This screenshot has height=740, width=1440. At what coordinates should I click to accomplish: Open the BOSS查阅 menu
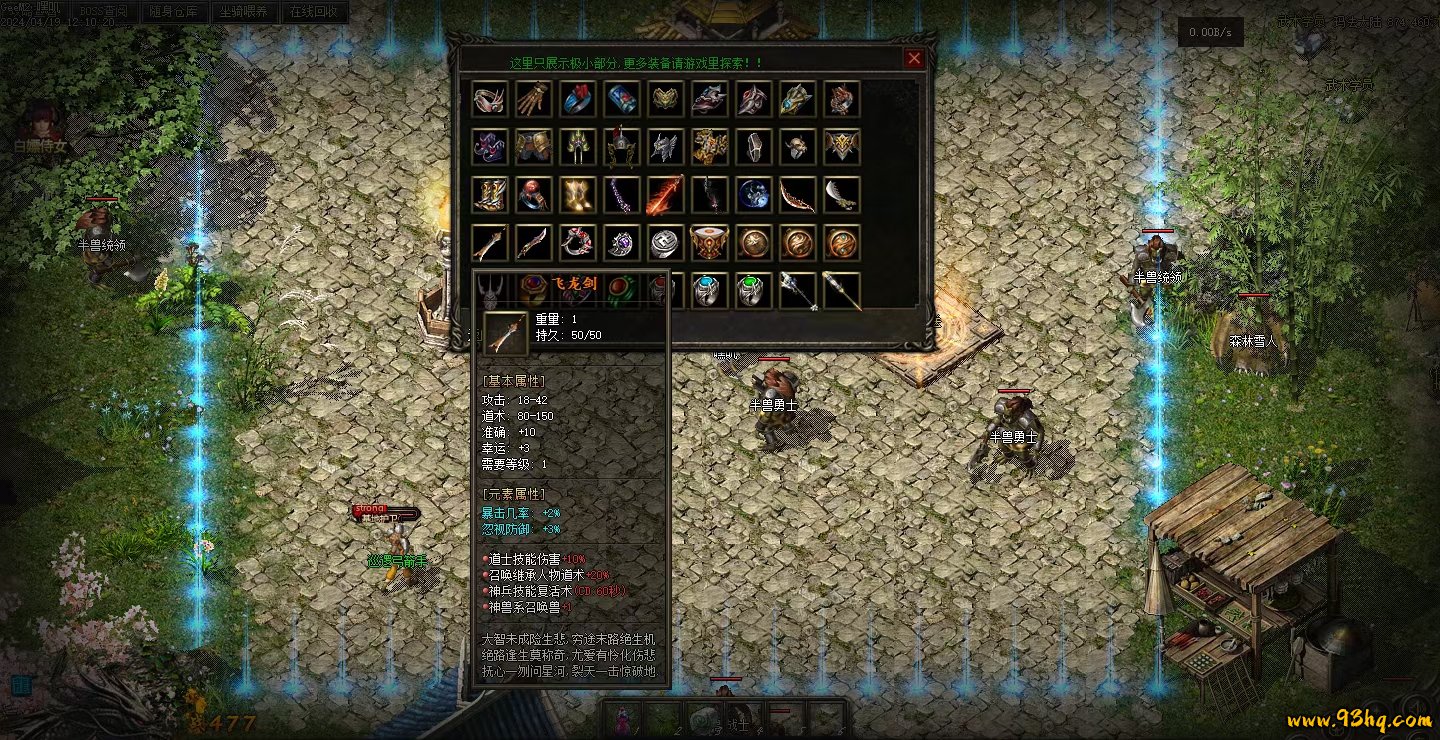pyautogui.click(x=105, y=12)
